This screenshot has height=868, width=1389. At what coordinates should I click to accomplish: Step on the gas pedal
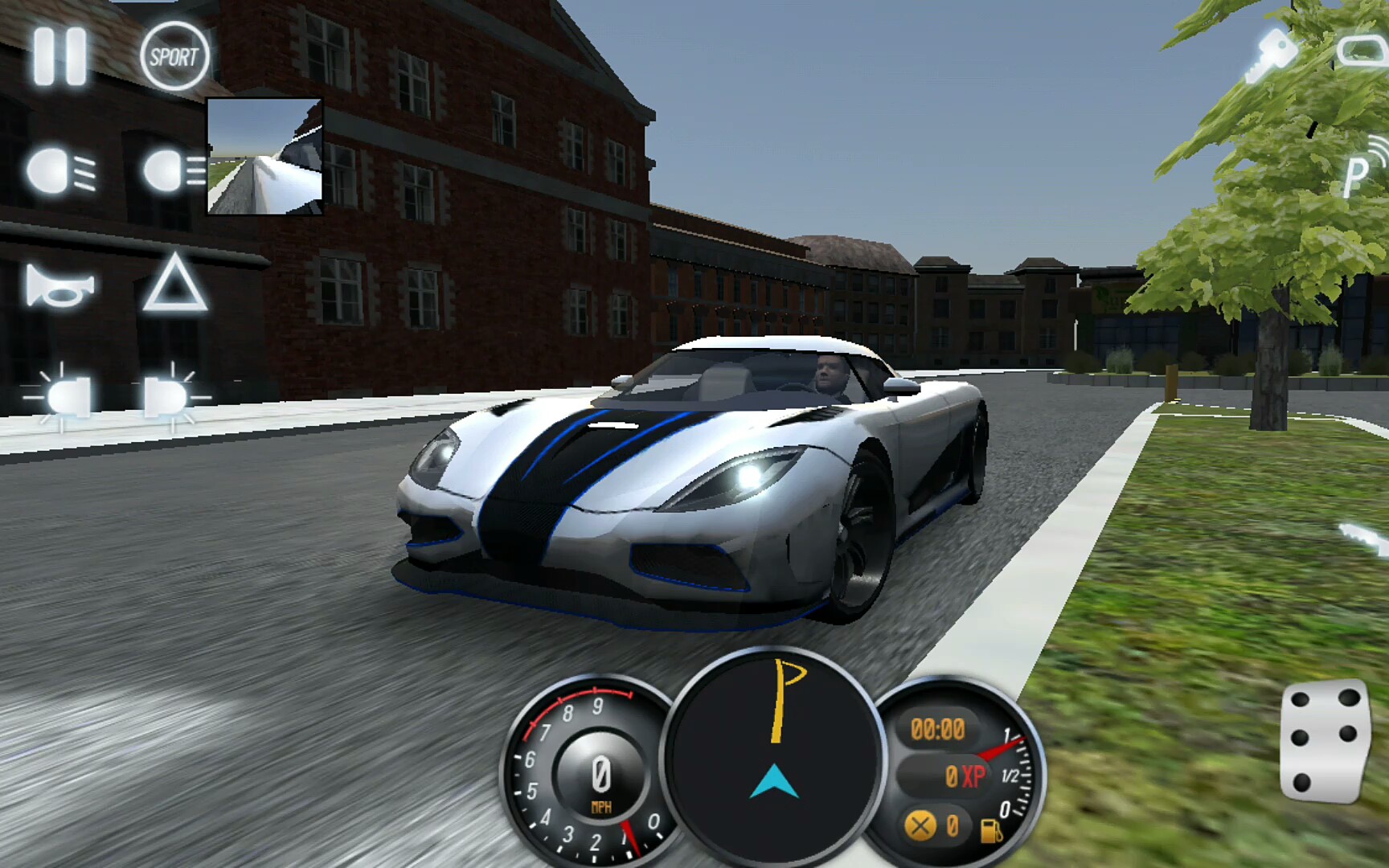(x=1324, y=741)
